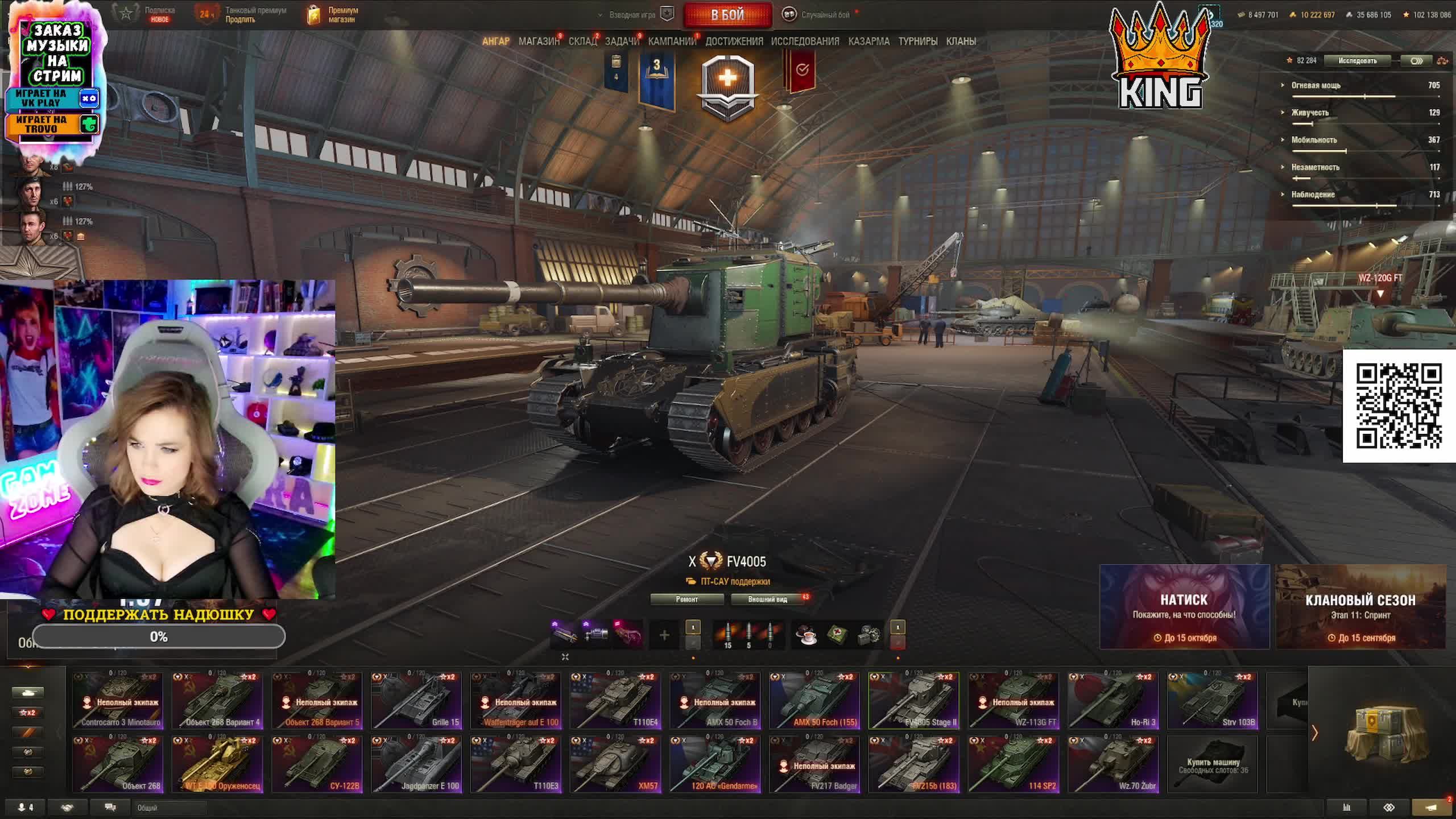Click the Исследовать button

1357,61
